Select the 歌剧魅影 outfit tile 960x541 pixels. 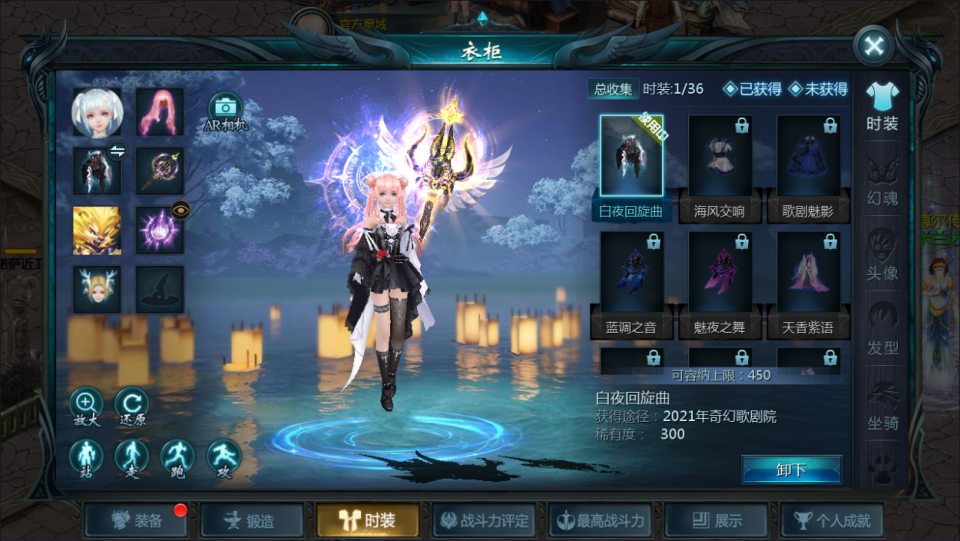click(808, 167)
